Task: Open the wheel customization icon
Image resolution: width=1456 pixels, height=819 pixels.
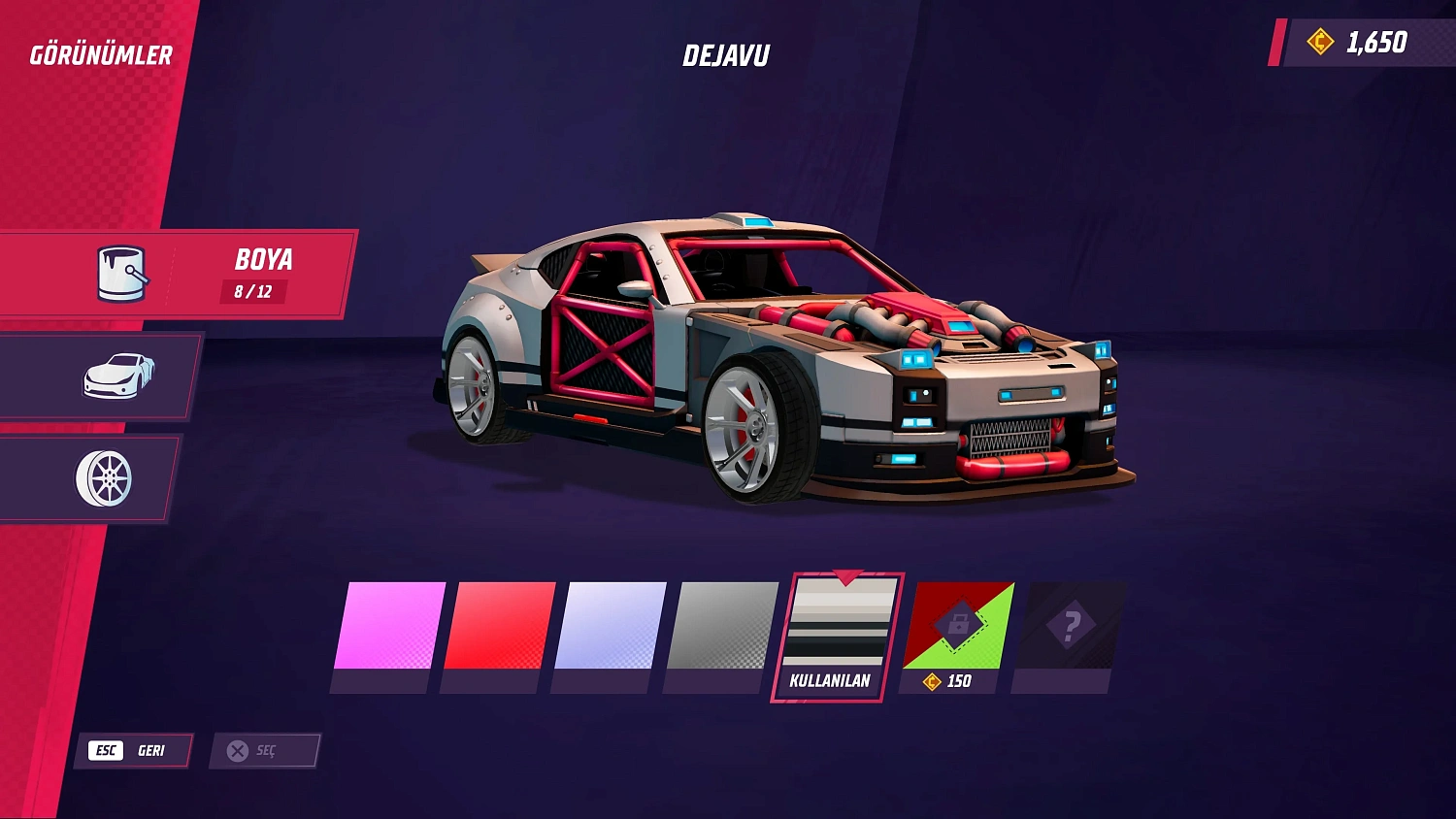Action: [x=107, y=477]
